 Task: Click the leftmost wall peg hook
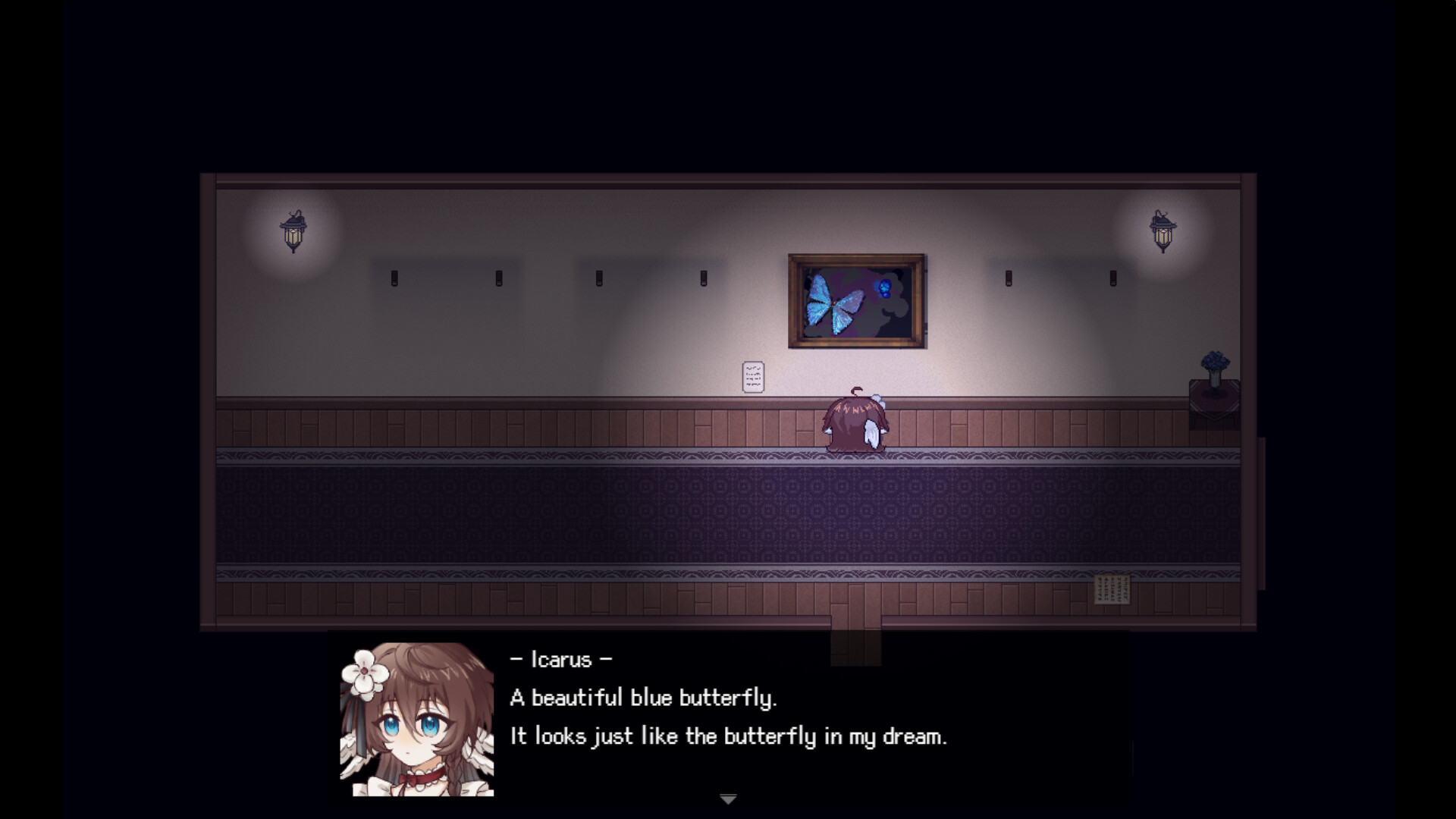394,278
